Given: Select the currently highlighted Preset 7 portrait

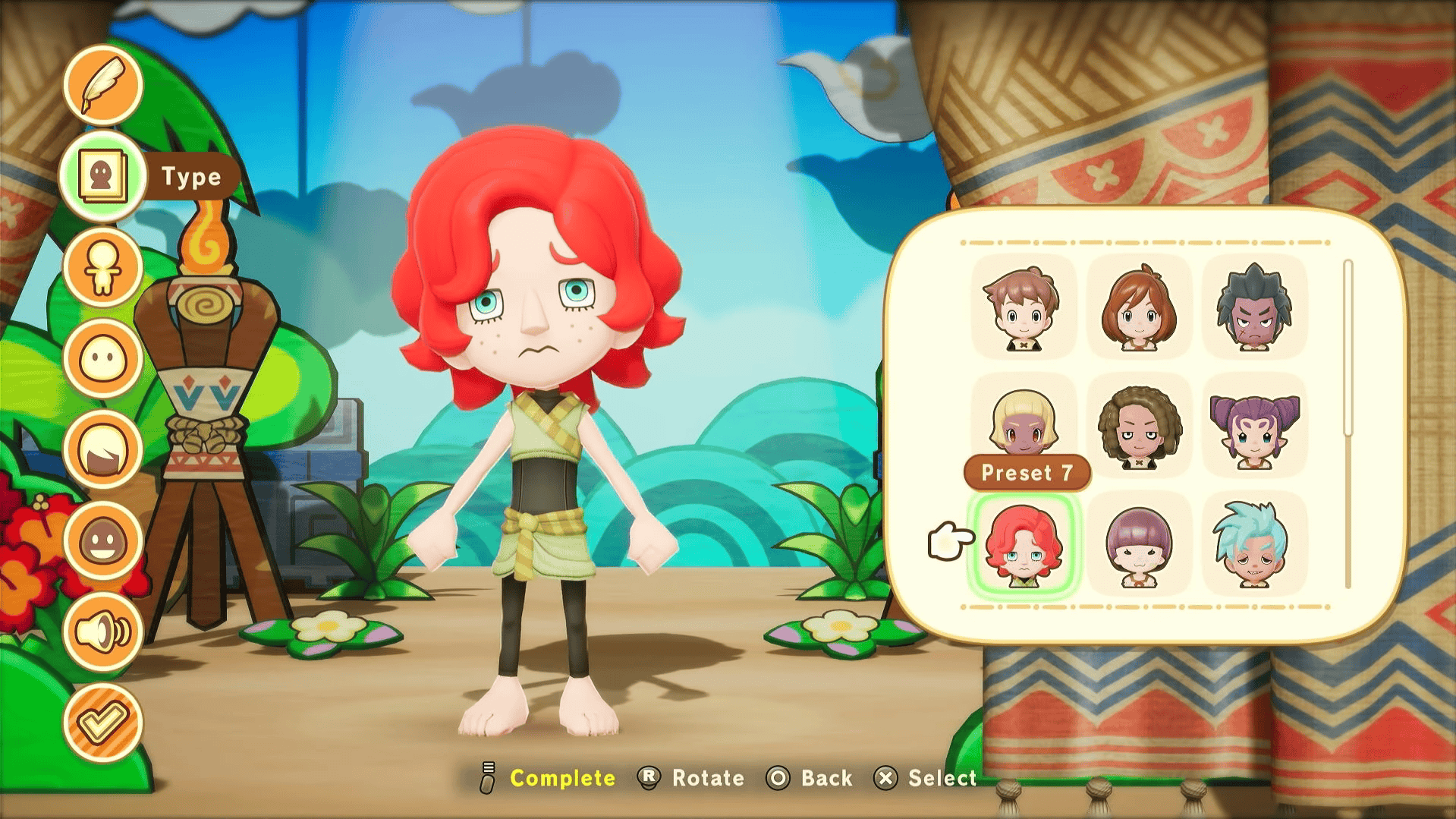Looking at the screenshot, I should pos(1024,545).
